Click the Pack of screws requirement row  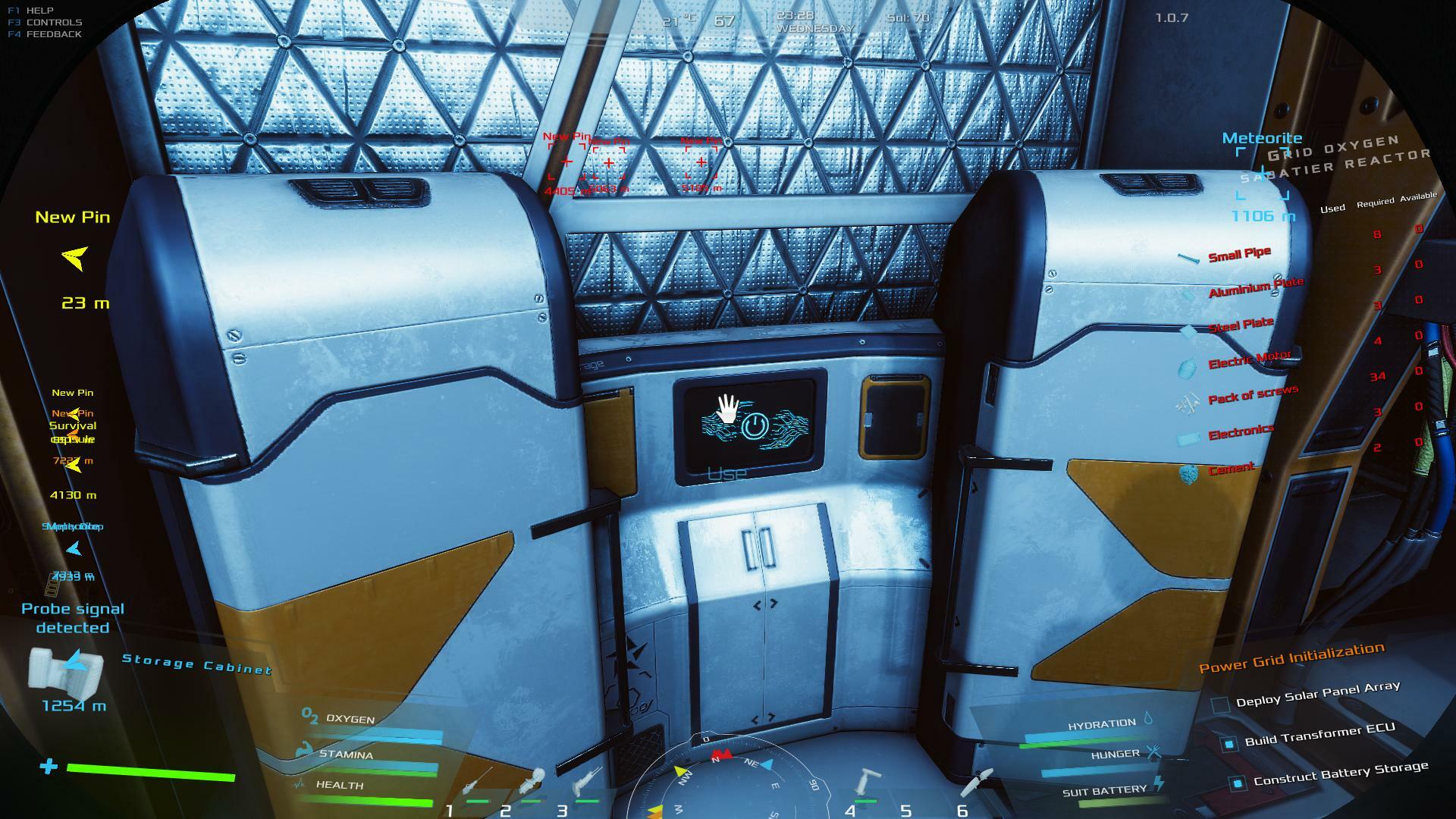[1252, 395]
